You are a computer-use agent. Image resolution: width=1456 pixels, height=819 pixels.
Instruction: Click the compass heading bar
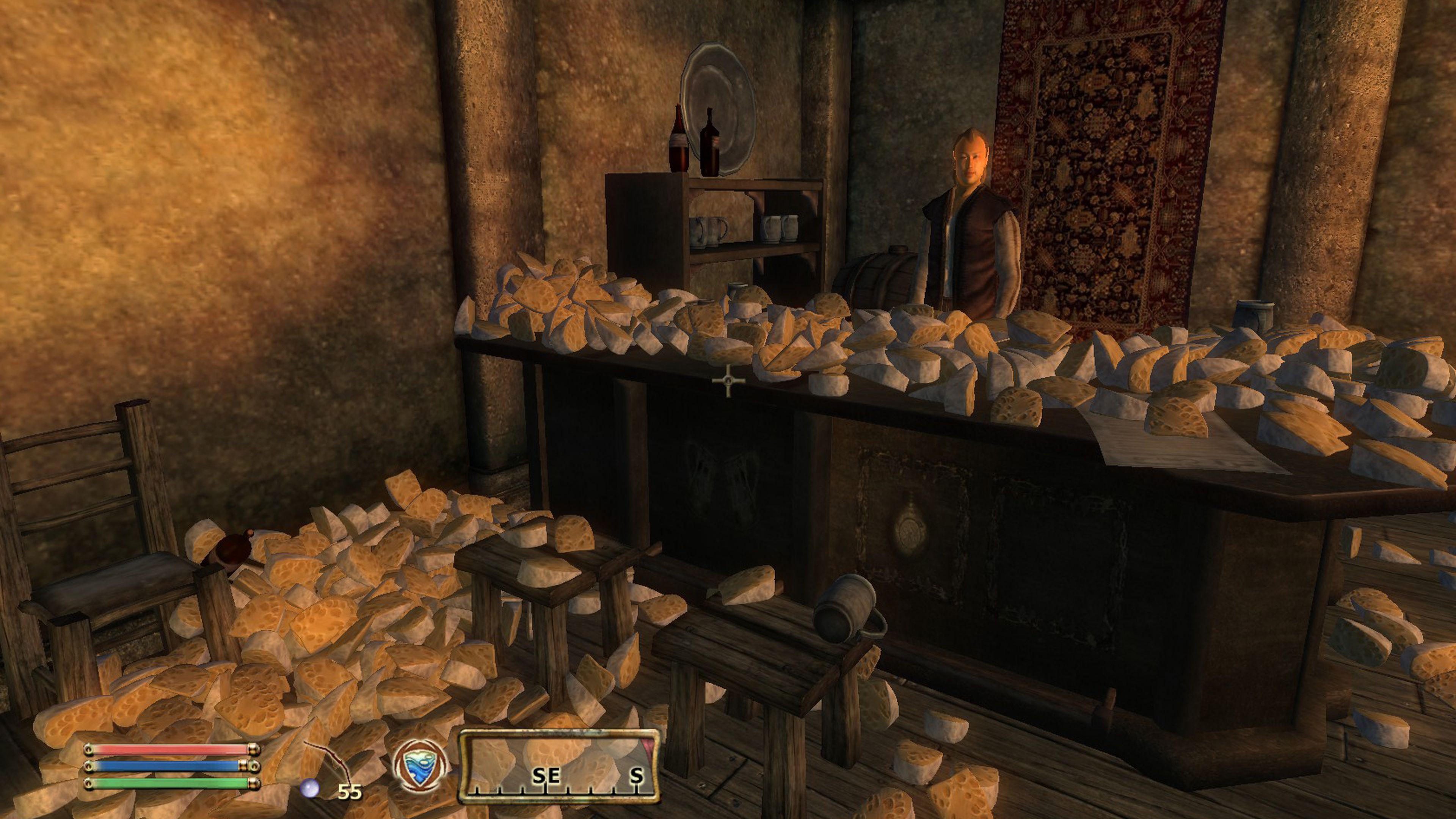[x=559, y=766]
